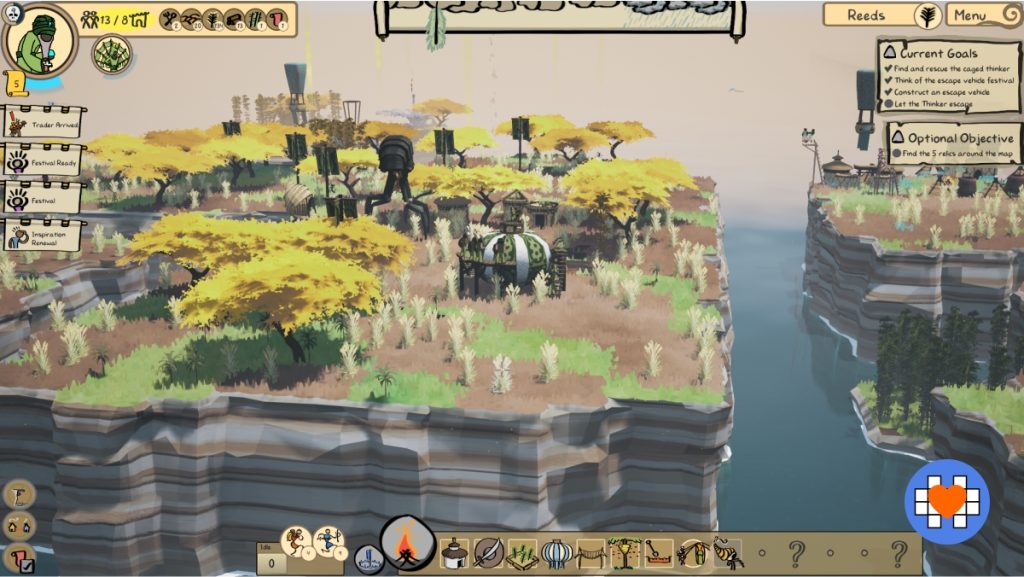Select the rope bridge build option

[590, 553]
